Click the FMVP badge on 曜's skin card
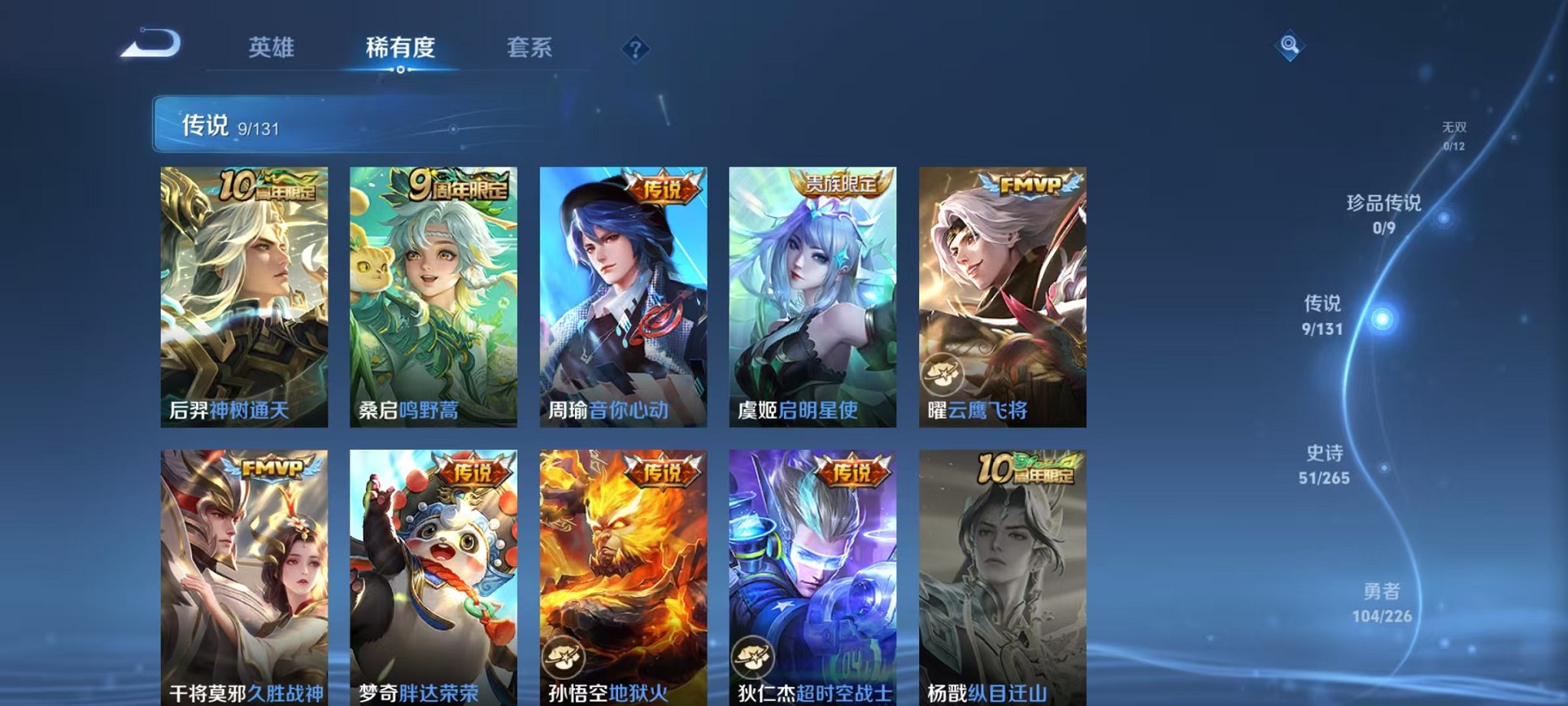 pos(1030,185)
